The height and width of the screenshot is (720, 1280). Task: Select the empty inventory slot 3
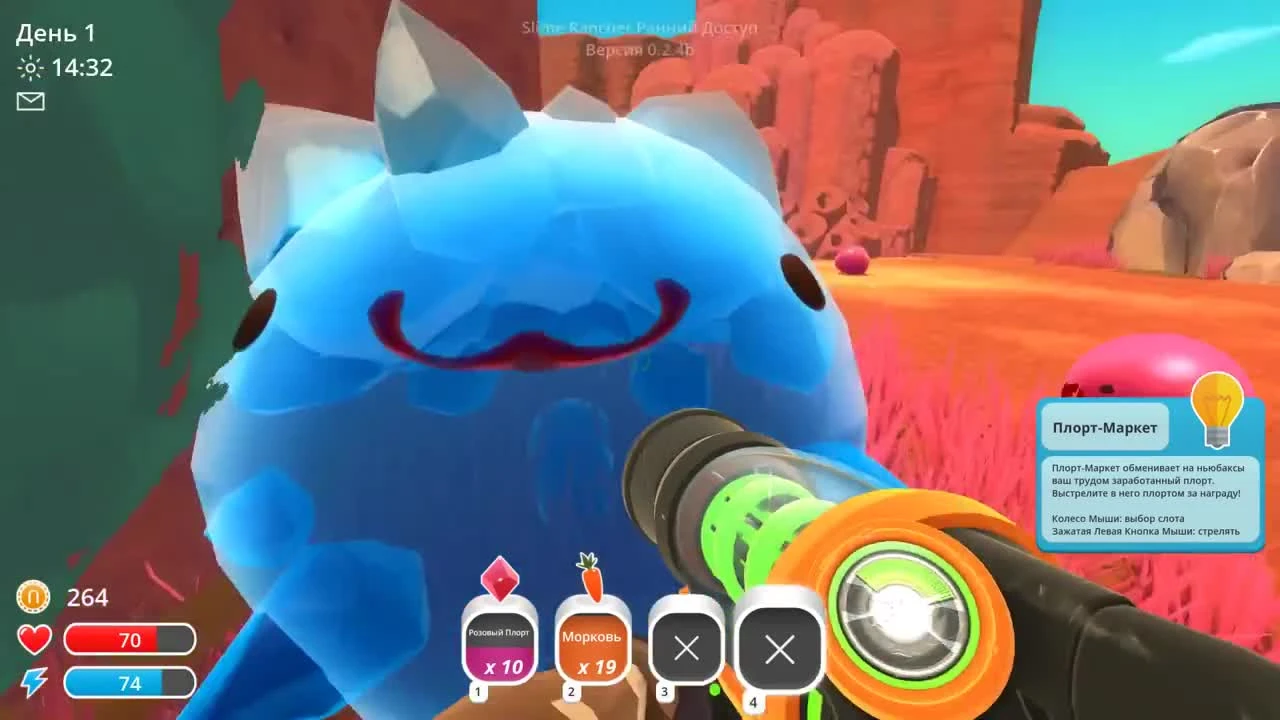[686, 649]
